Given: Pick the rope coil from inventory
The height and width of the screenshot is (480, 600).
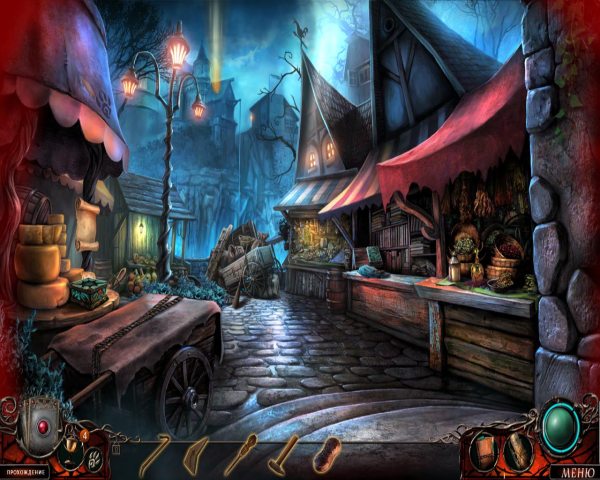Looking at the screenshot, I should 326,454.
